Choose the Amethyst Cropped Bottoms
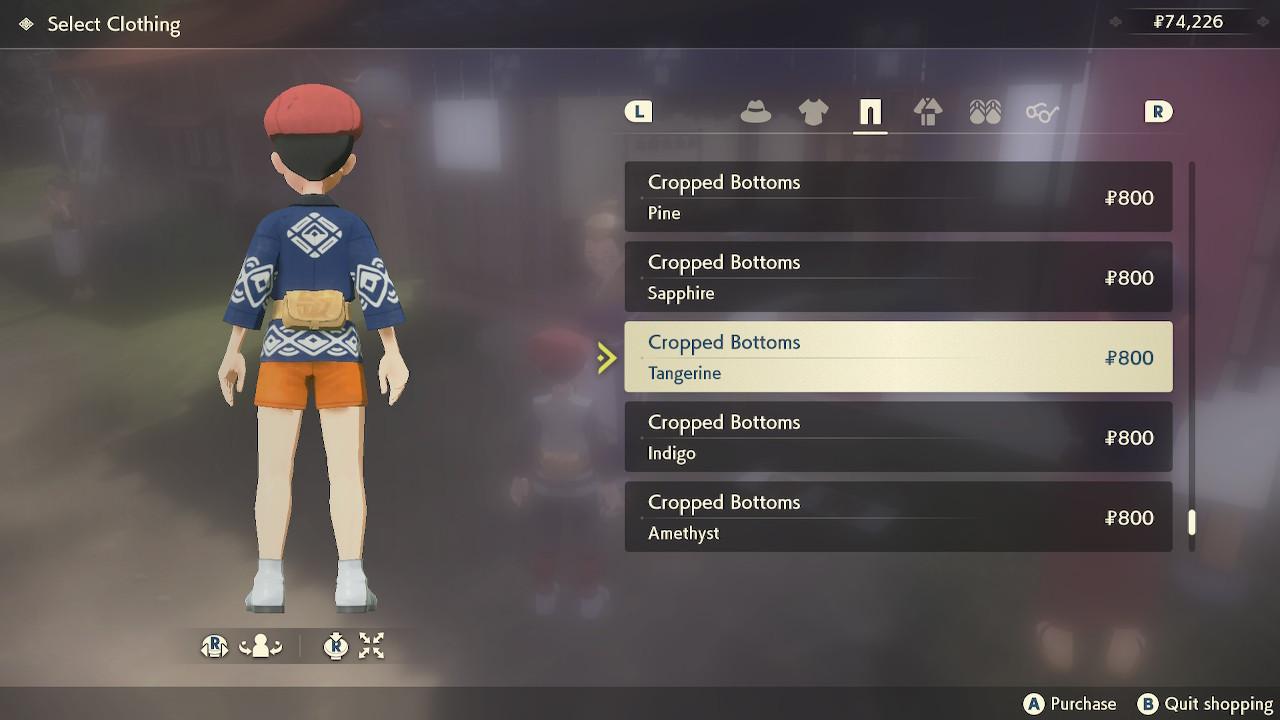 (898, 517)
